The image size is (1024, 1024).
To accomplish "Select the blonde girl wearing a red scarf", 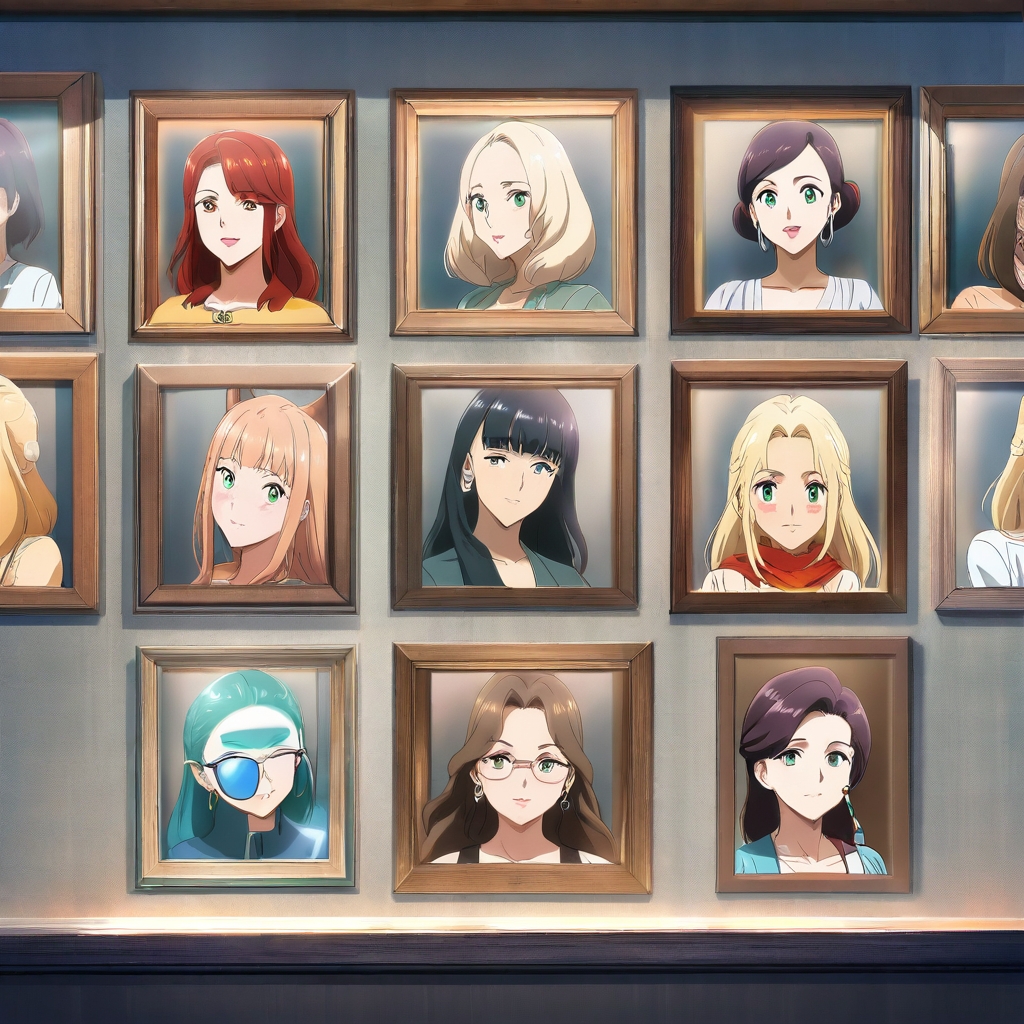I will [789, 486].
